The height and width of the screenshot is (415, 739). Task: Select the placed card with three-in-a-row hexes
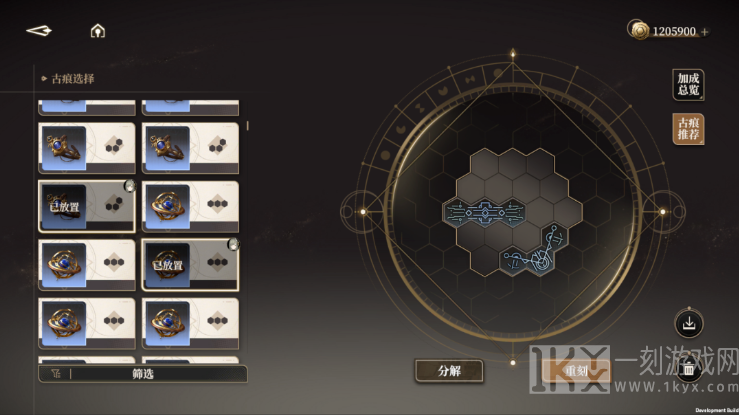pos(190,264)
